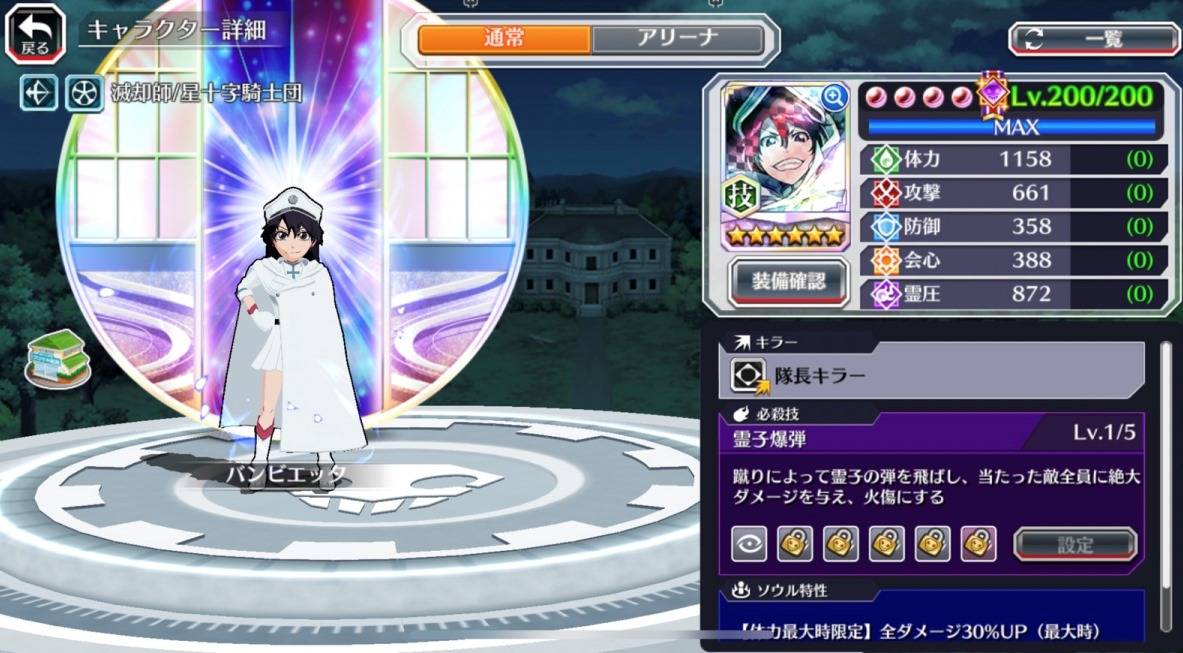Viewport: 1183px width, 653px height.
Task: Switch to the アリーナ tab
Action: click(677, 39)
